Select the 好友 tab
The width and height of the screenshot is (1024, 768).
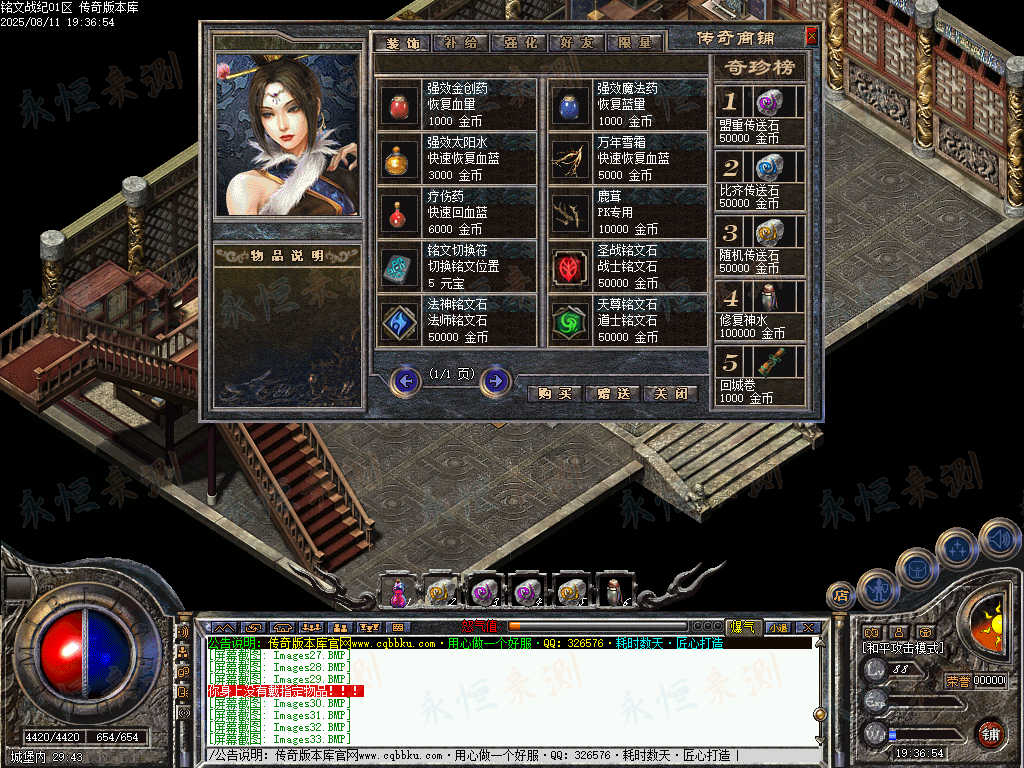click(x=575, y=43)
